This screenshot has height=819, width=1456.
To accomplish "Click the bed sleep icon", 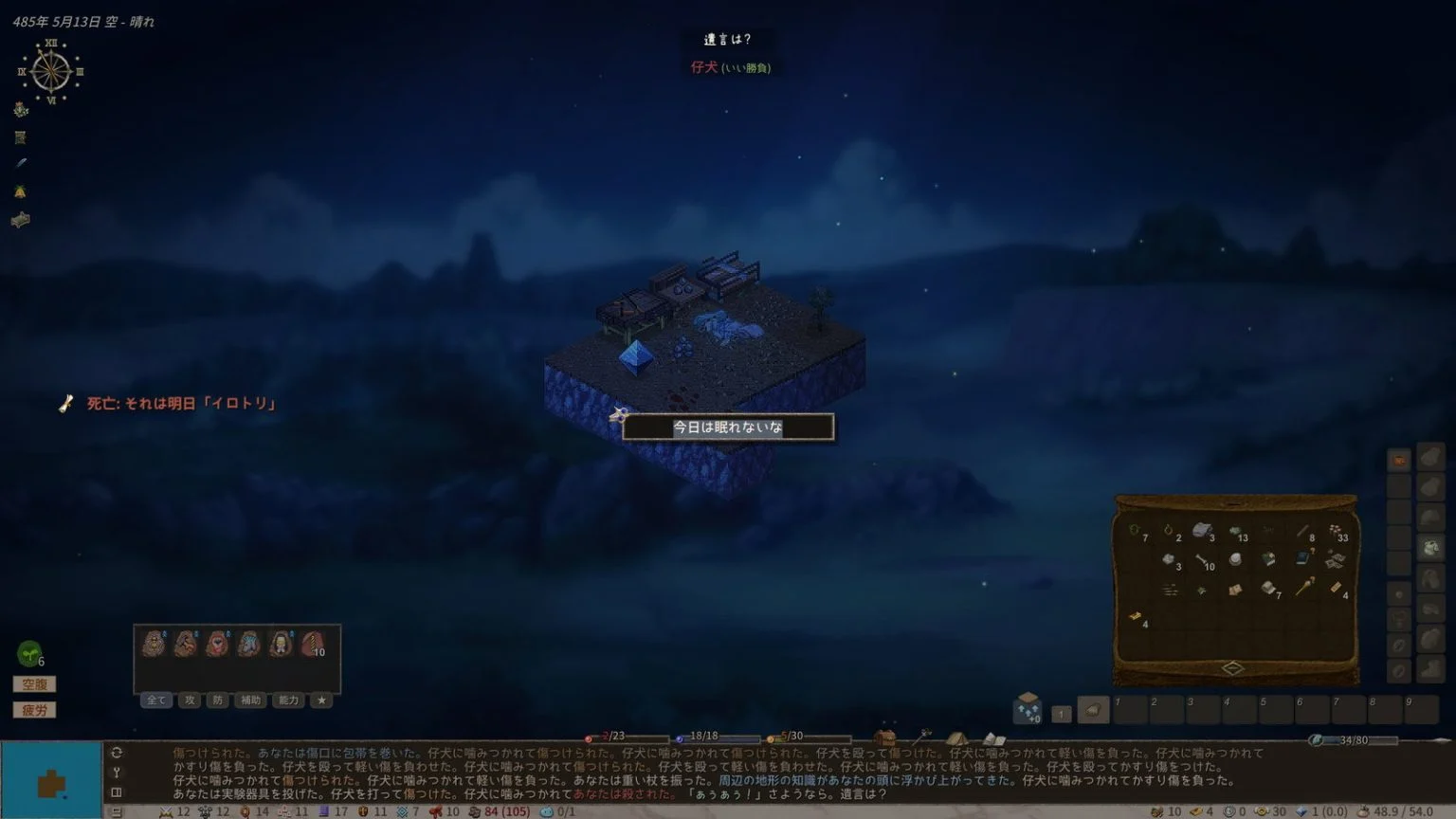I will point(20,220).
